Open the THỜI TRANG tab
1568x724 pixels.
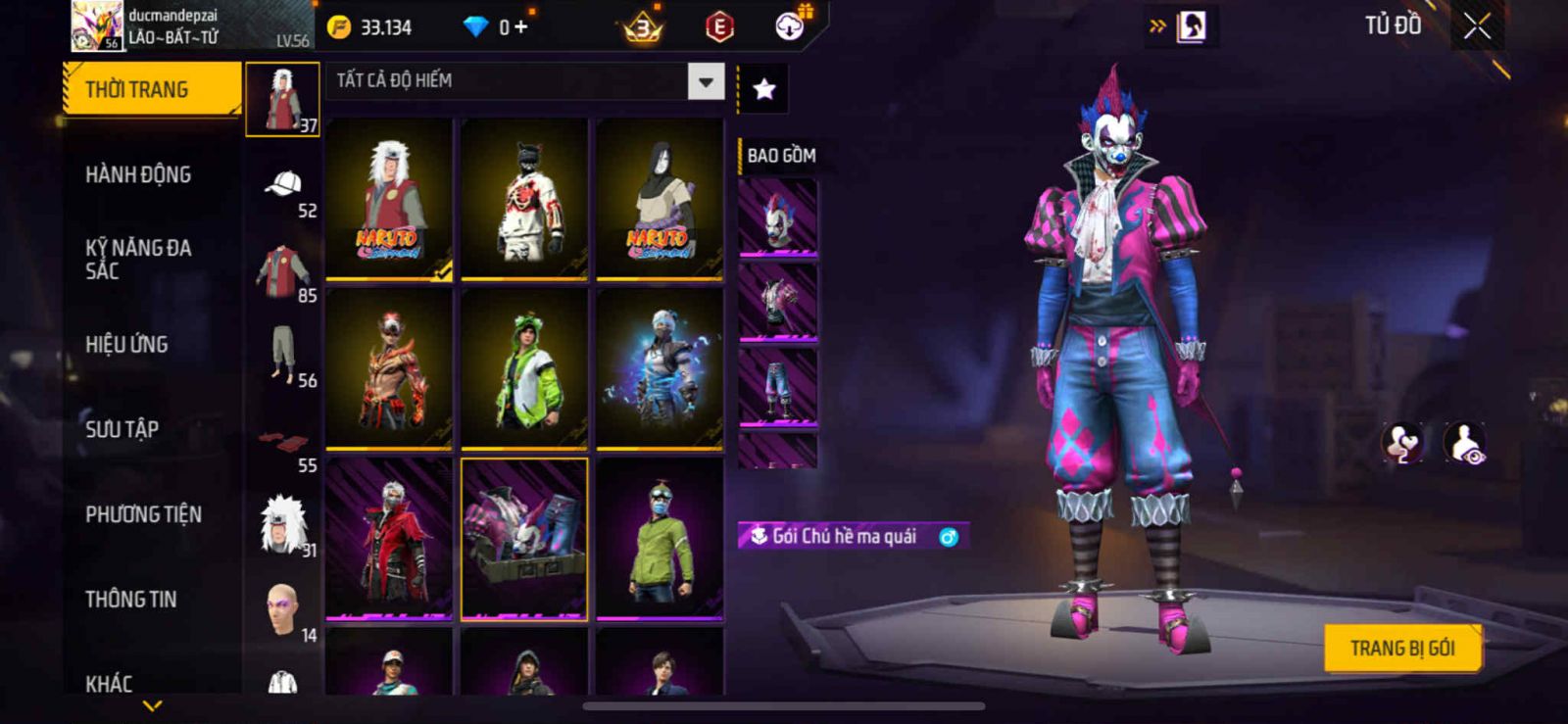tap(152, 89)
